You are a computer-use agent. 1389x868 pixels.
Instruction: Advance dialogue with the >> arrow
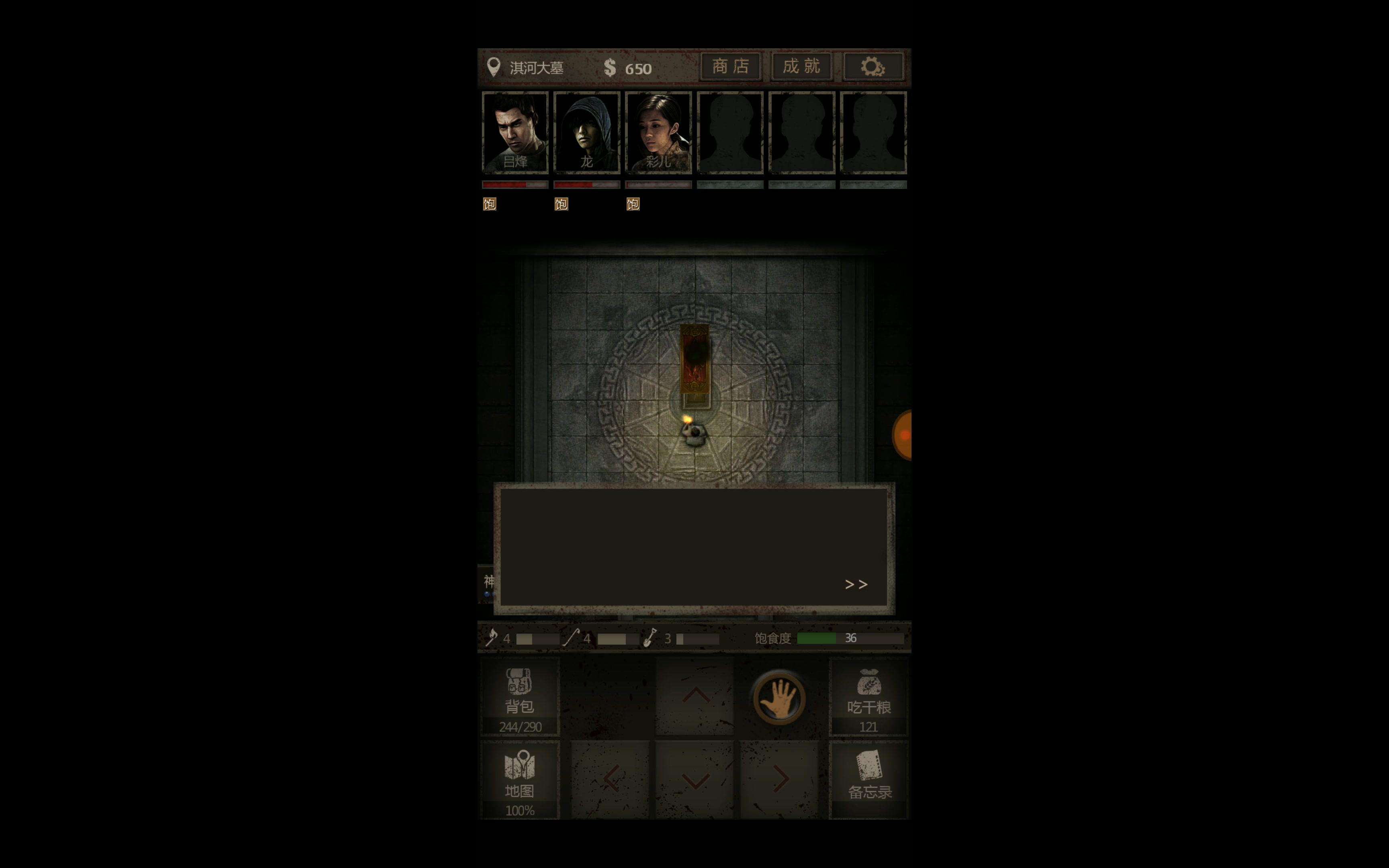tap(856, 584)
